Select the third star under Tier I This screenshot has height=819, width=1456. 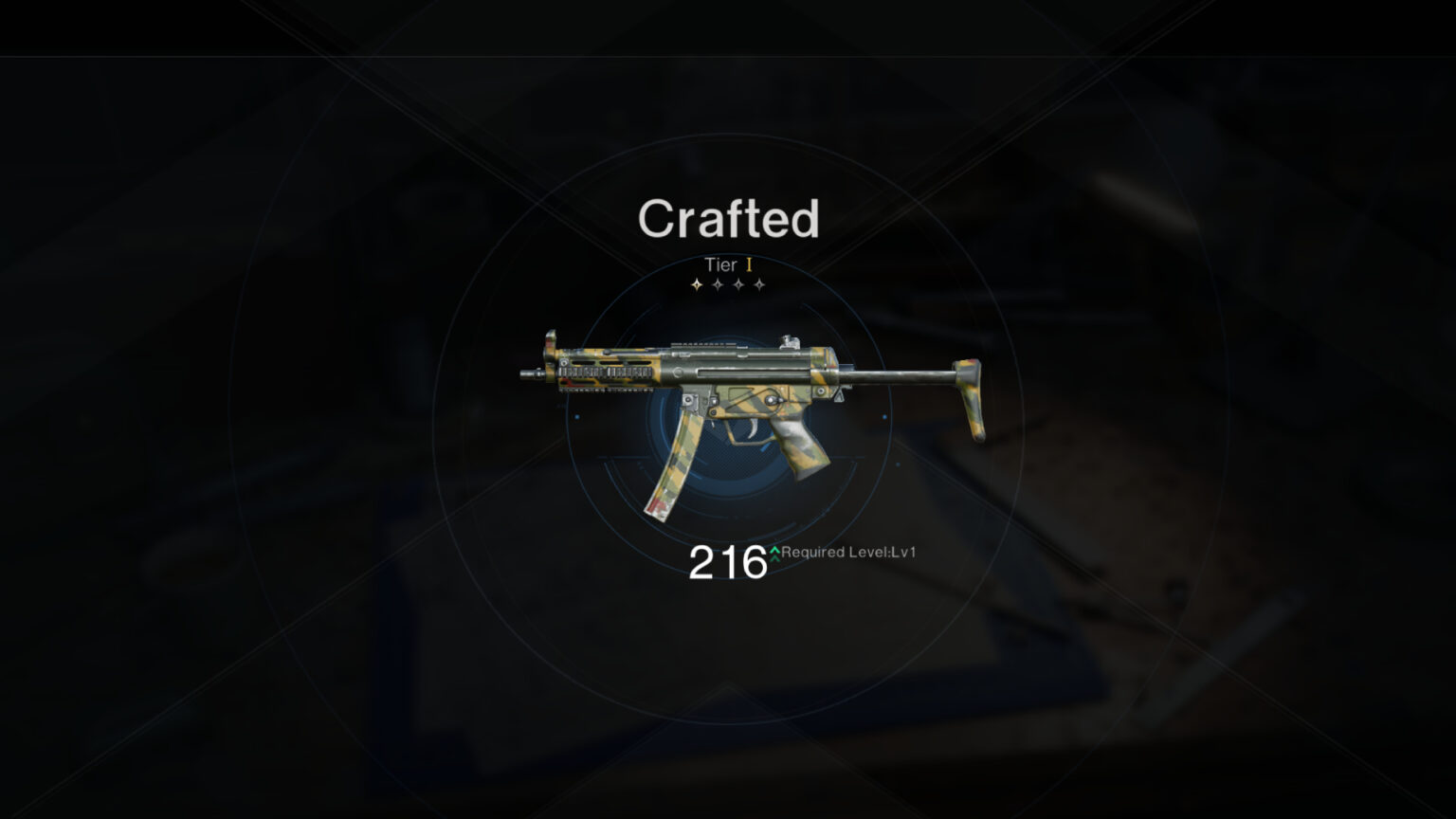pos(739,284)
